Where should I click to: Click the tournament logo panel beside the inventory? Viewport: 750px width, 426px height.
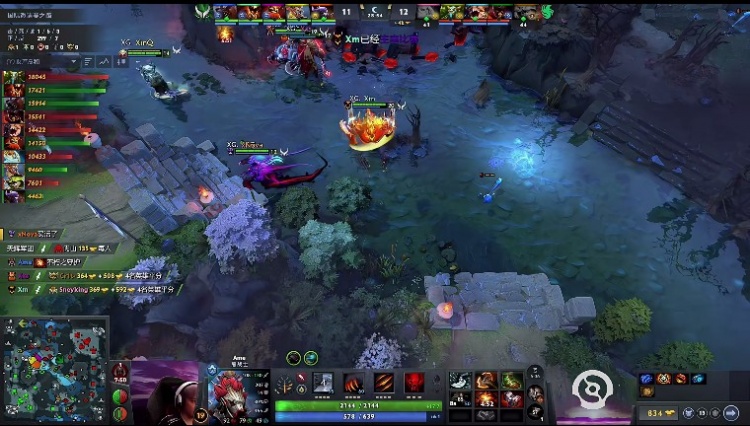592,390
